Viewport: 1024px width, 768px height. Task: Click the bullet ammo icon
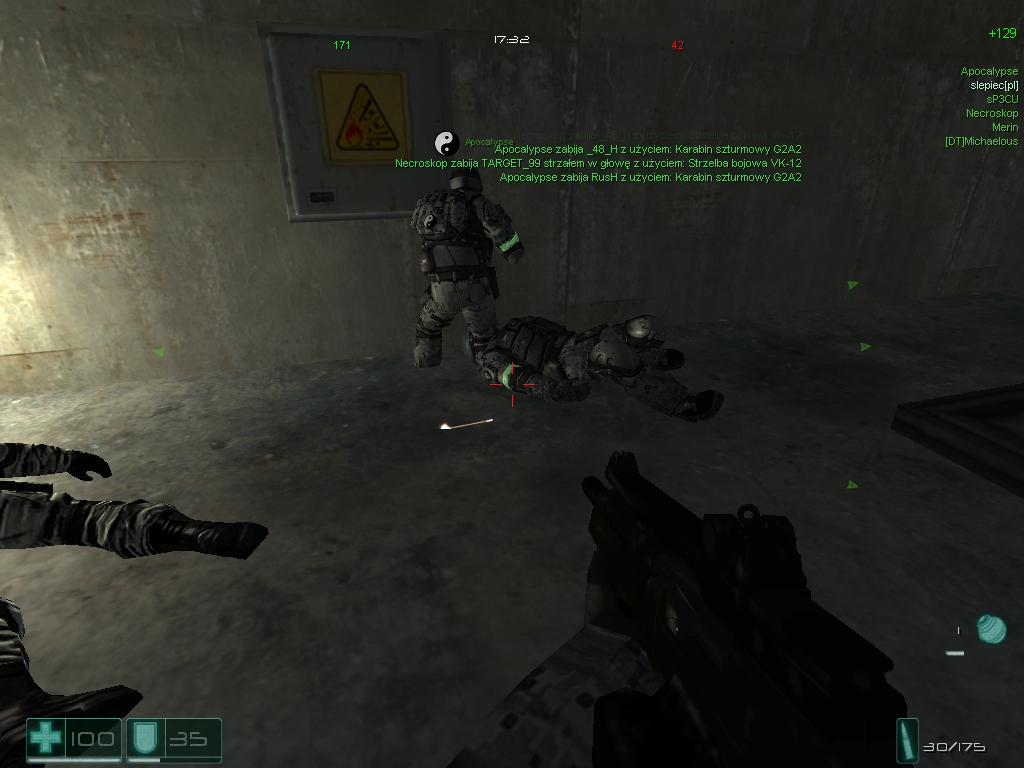(x=907, y=741)
